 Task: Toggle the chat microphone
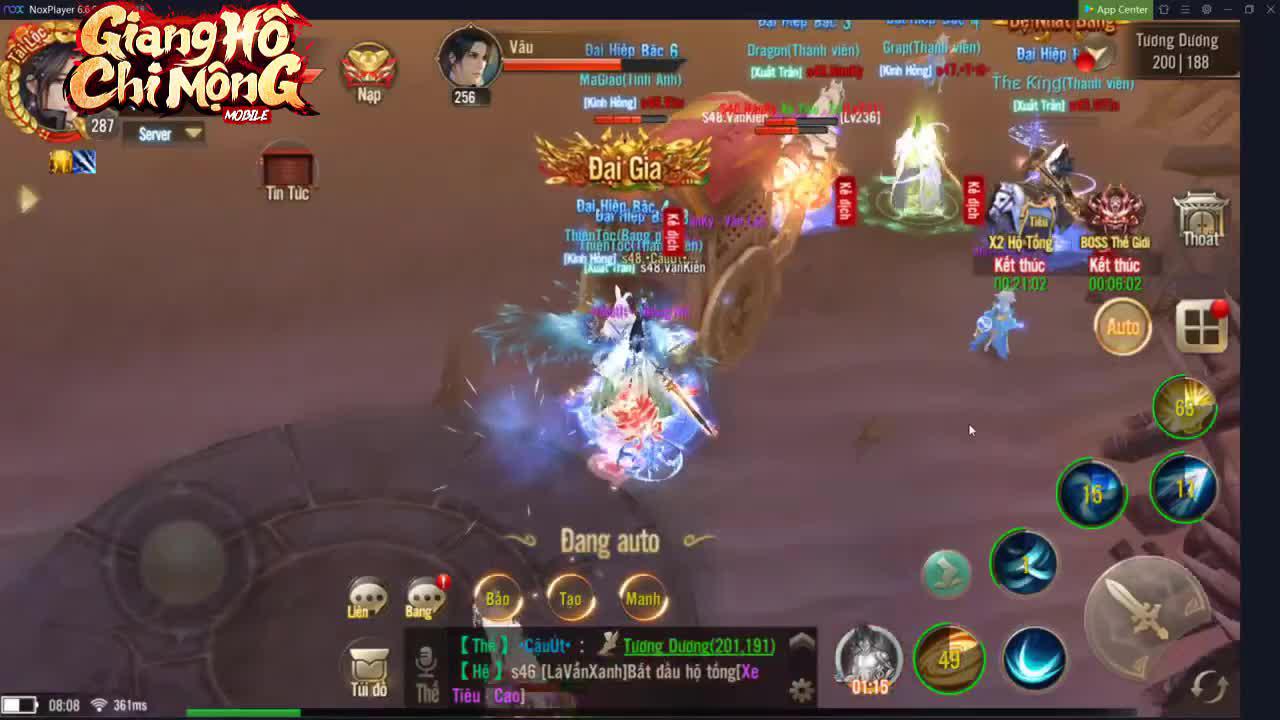[x=425, y=659]
